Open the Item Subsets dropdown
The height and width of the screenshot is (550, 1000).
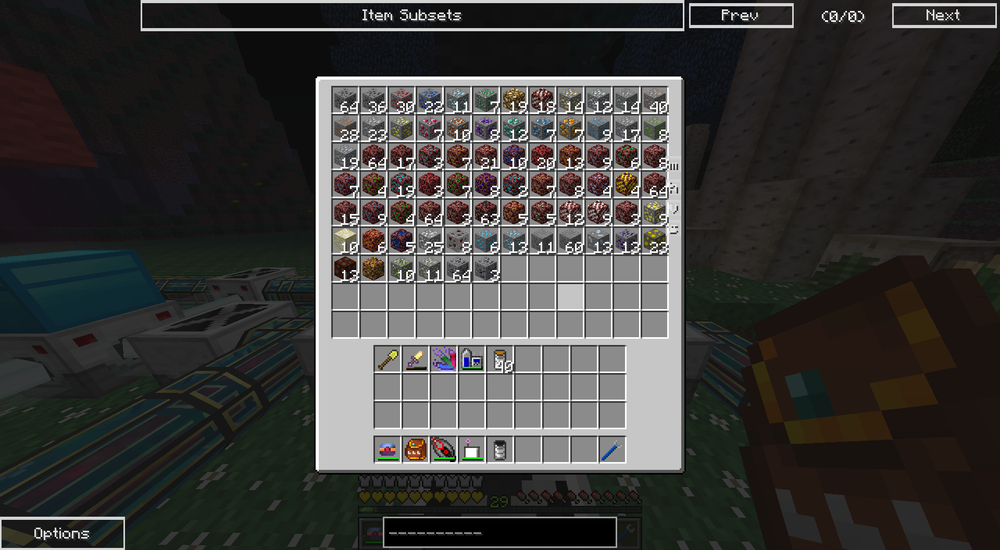pyautogui.click(x=412, y=16)
